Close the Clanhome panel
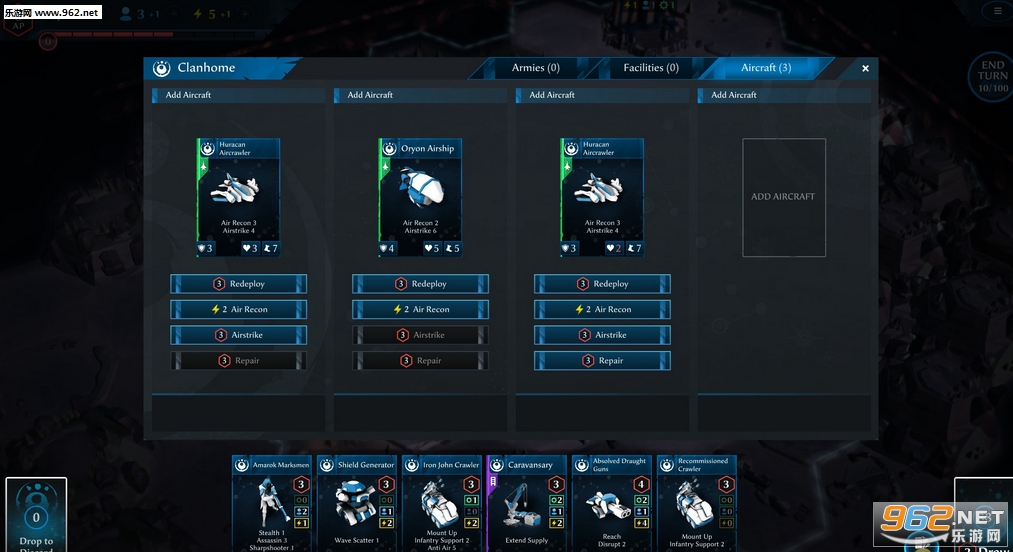This screenshot has height=552, width=1013. tap(865, 68)
